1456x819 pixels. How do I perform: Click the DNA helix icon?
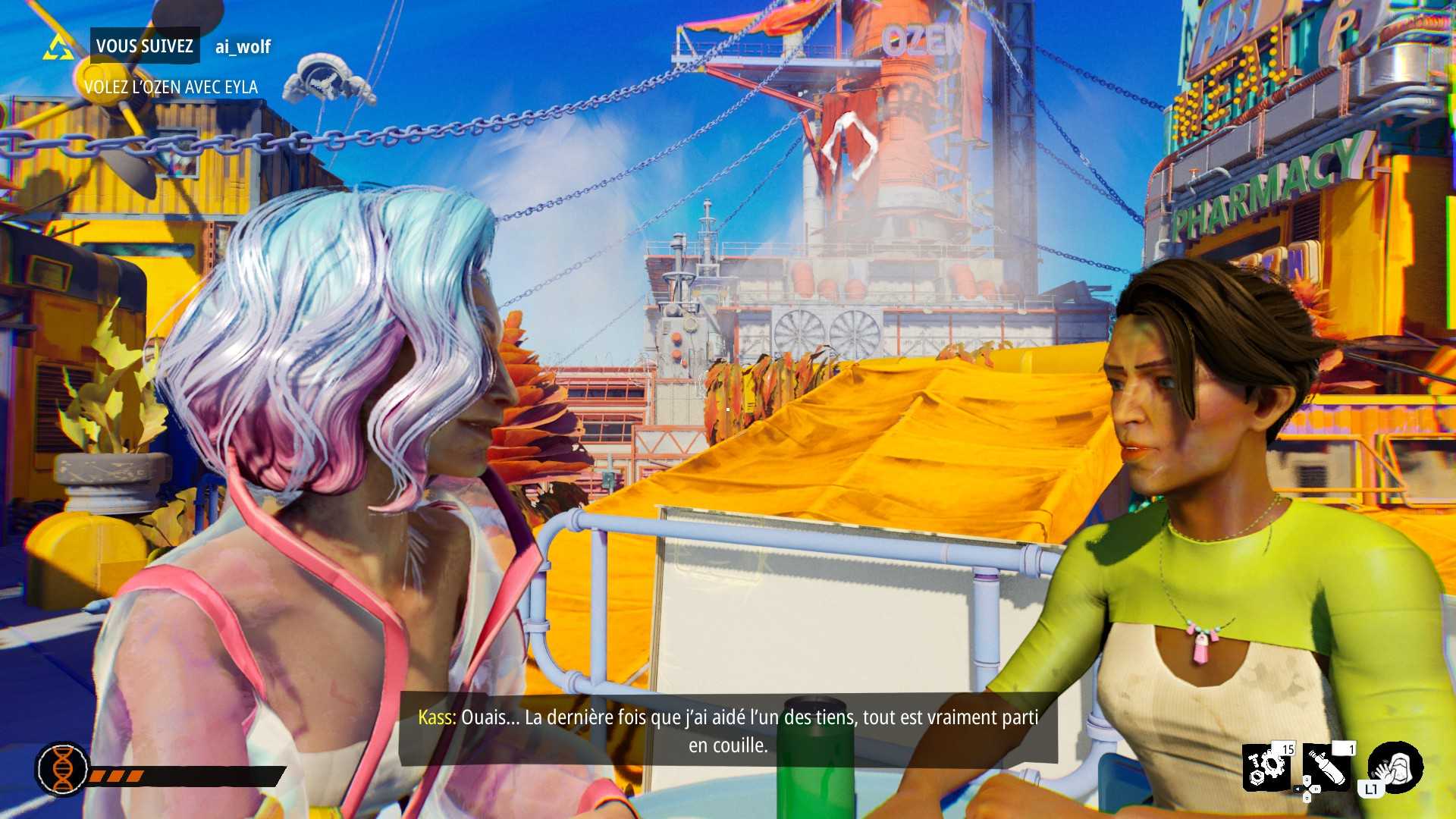pos(63,768)
